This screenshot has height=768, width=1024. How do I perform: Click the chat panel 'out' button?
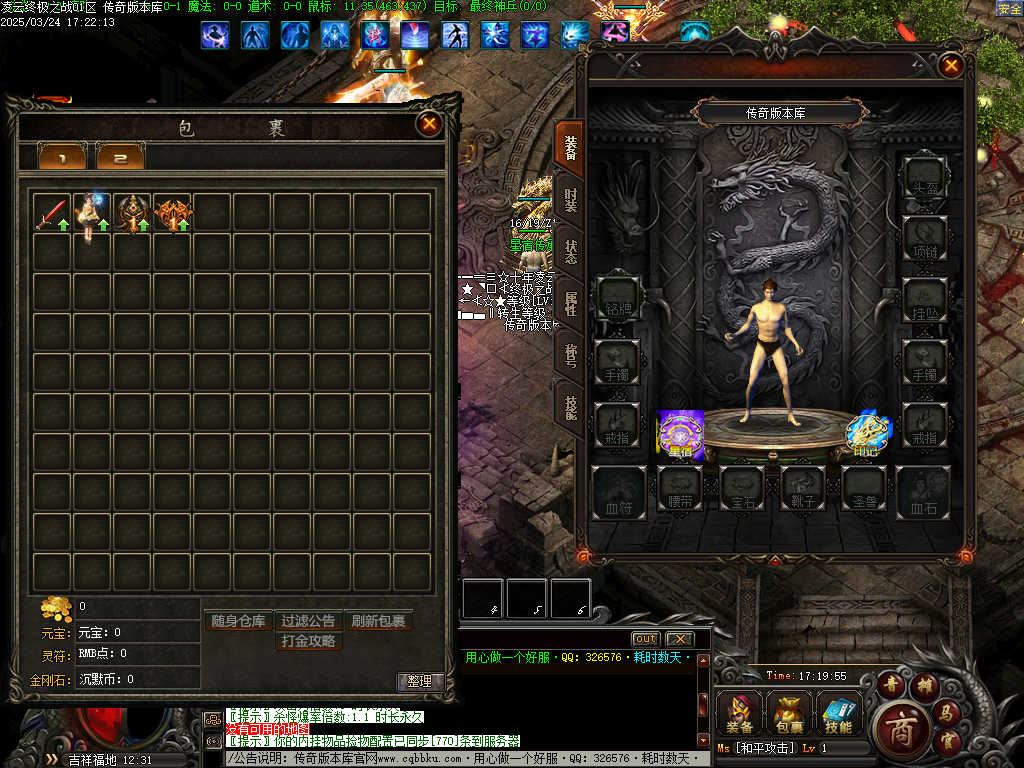click(x=645, y=639)
